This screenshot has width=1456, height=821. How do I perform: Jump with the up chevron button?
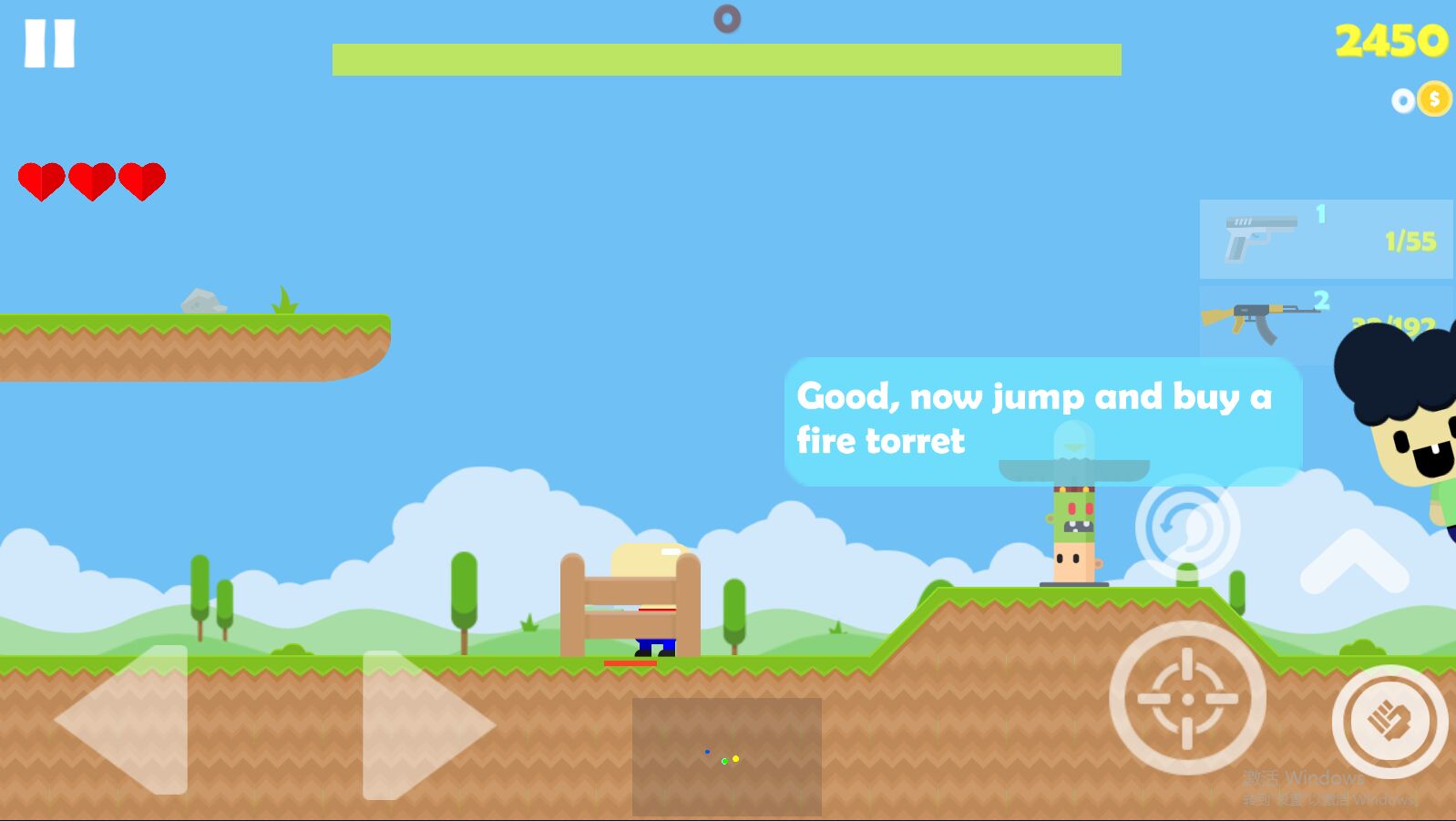tap(1354, 561)
